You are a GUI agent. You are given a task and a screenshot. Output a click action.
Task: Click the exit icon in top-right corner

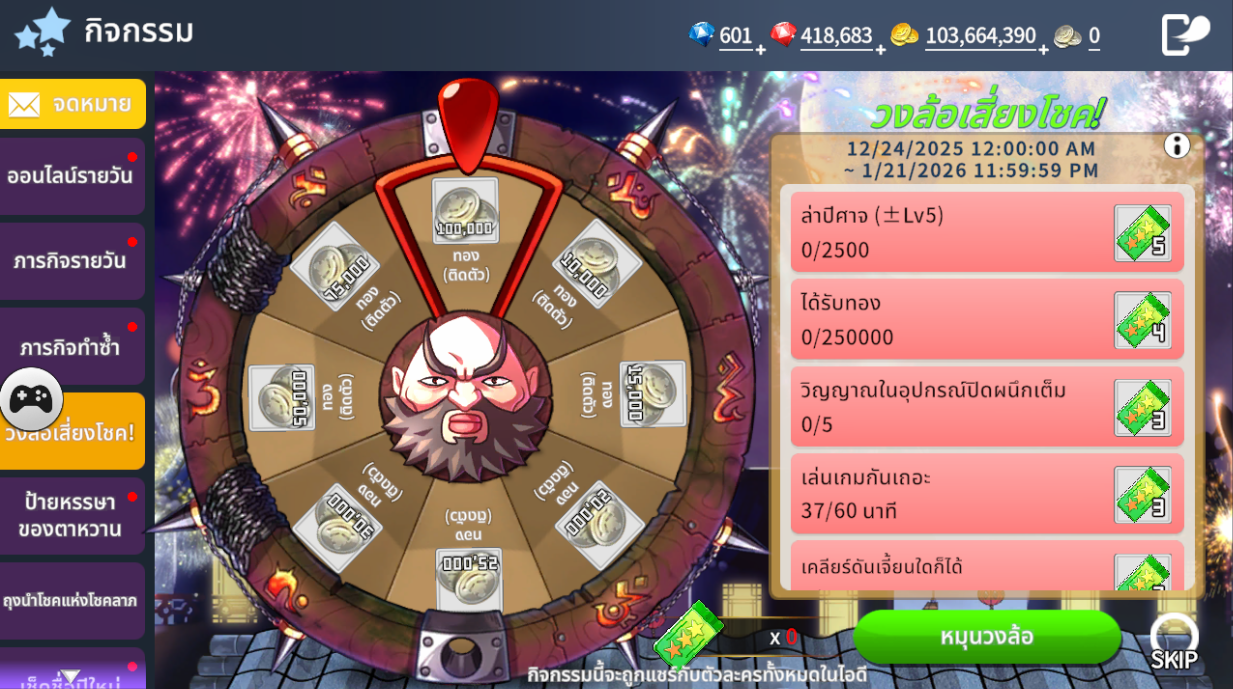click(x=1185, y=35)
